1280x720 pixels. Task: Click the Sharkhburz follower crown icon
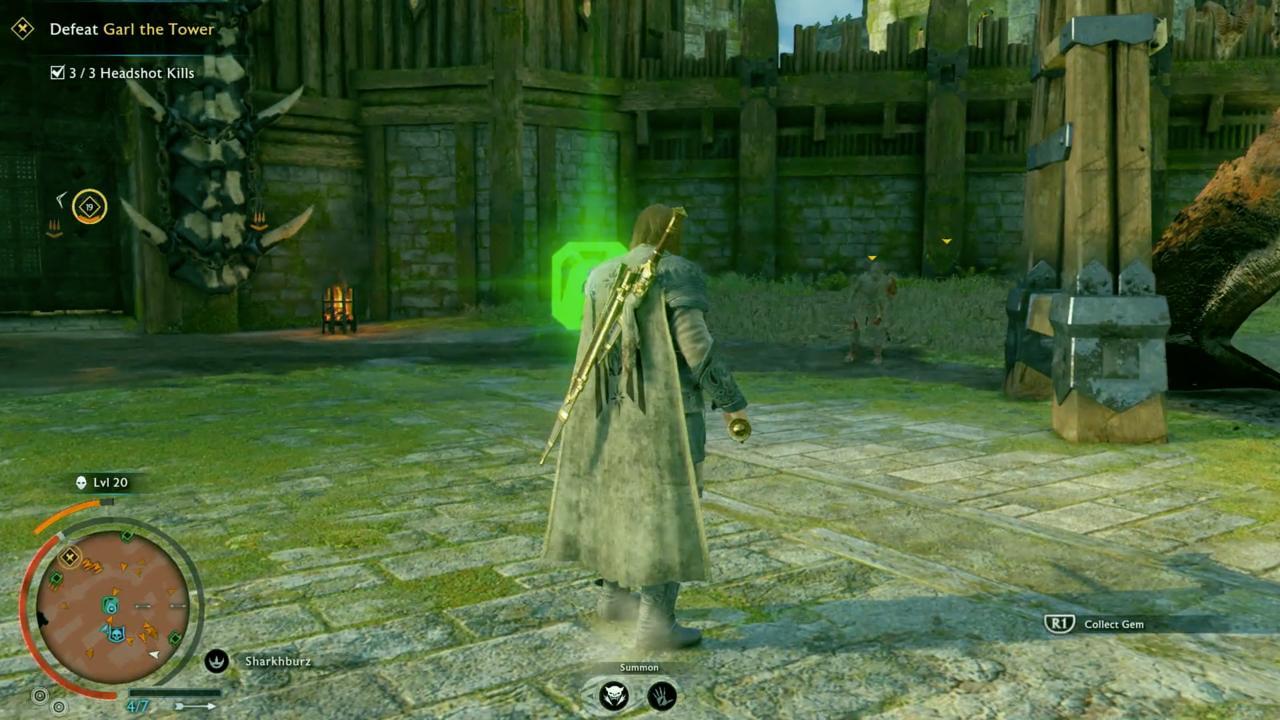216,662
